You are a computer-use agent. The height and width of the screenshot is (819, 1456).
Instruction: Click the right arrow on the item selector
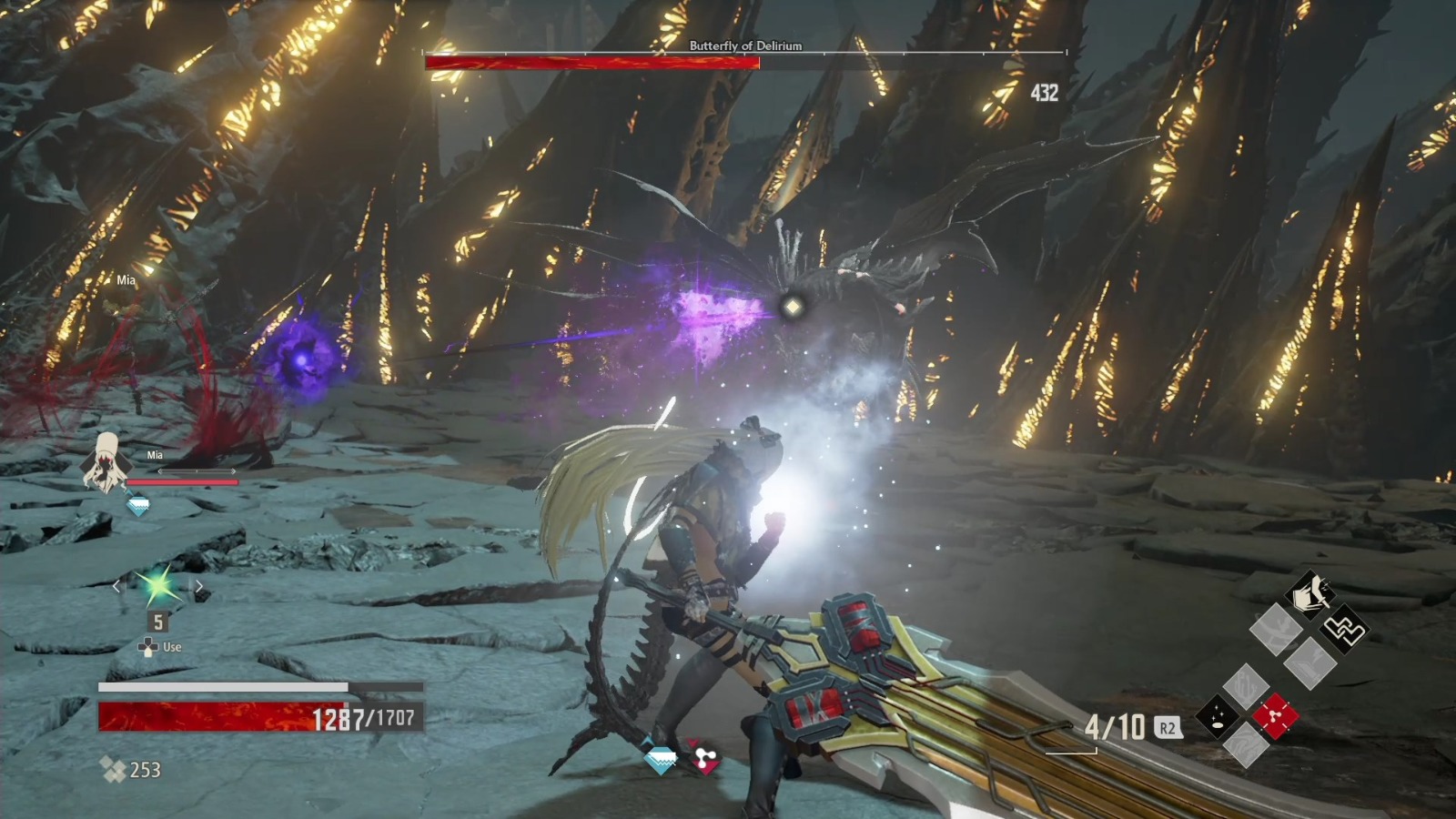(x=199, y=587)
